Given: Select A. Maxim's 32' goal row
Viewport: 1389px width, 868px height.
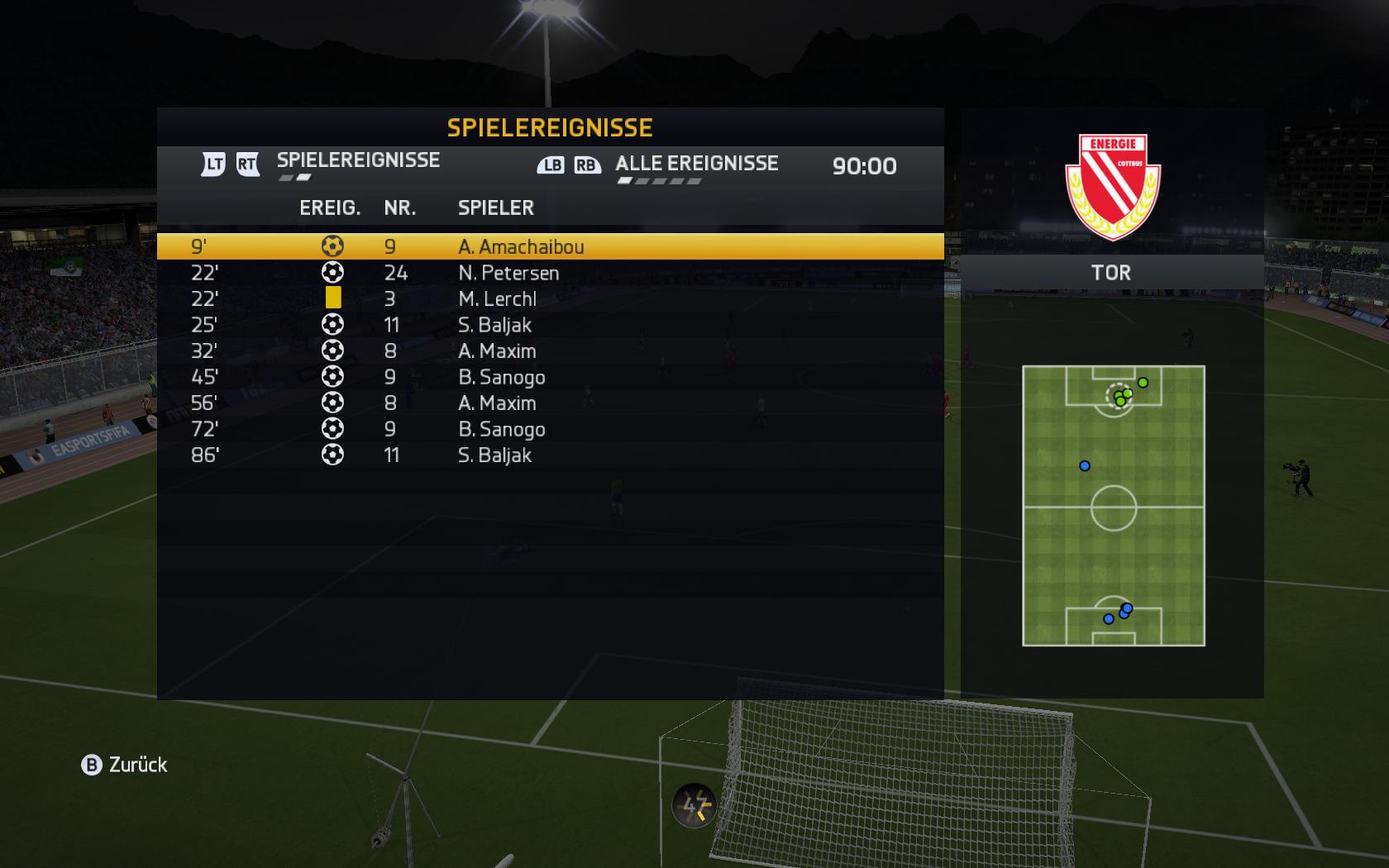Looking at the screenshot, I should 550,351.
